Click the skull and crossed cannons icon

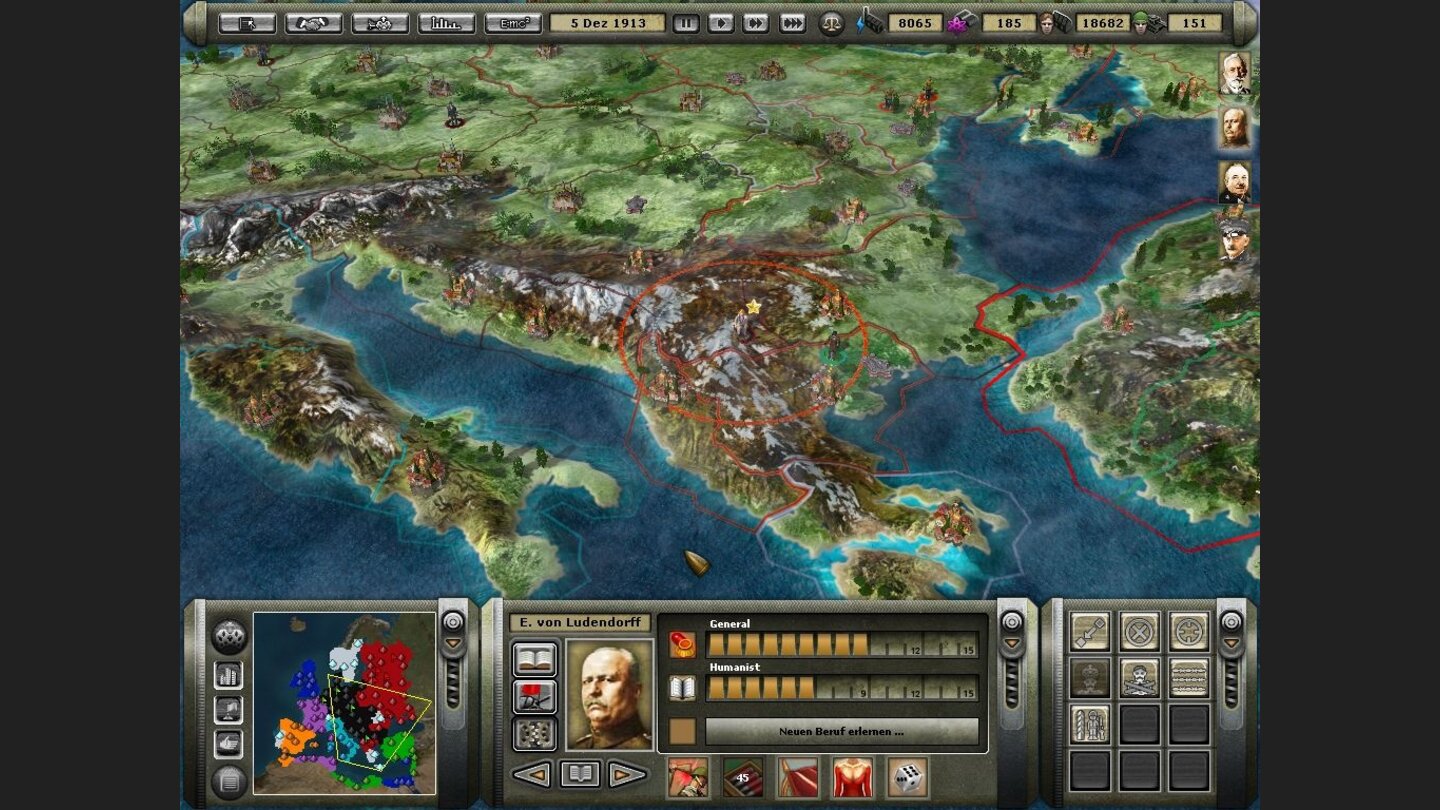1137,680
